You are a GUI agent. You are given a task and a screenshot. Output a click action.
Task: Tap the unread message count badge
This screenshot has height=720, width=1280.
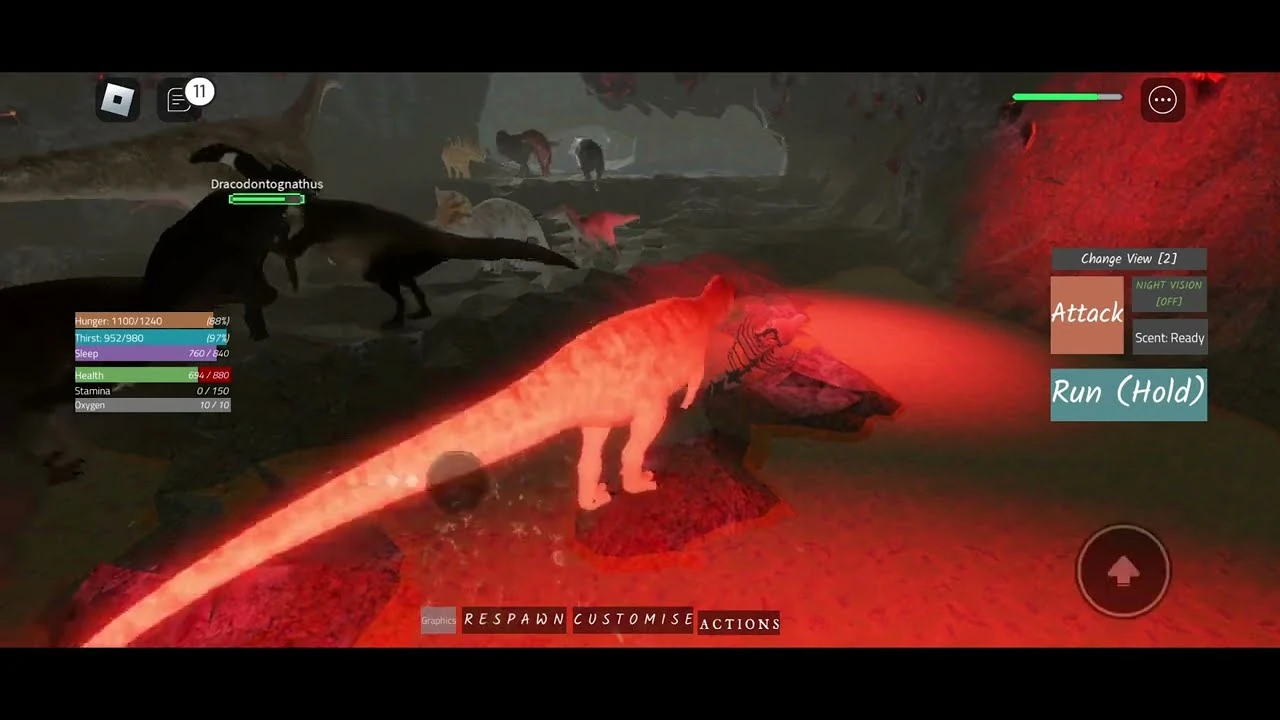pos(199,91)
